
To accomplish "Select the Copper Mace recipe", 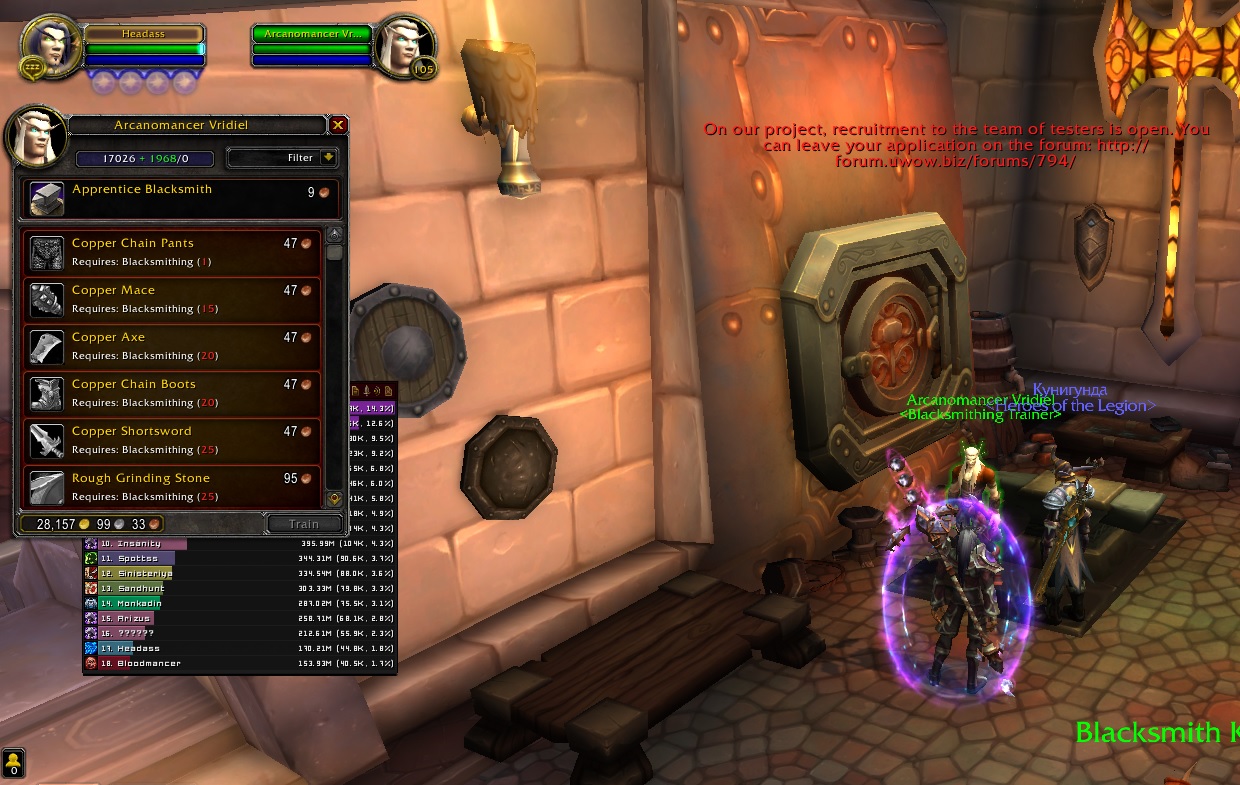I will tap(170, 299).
